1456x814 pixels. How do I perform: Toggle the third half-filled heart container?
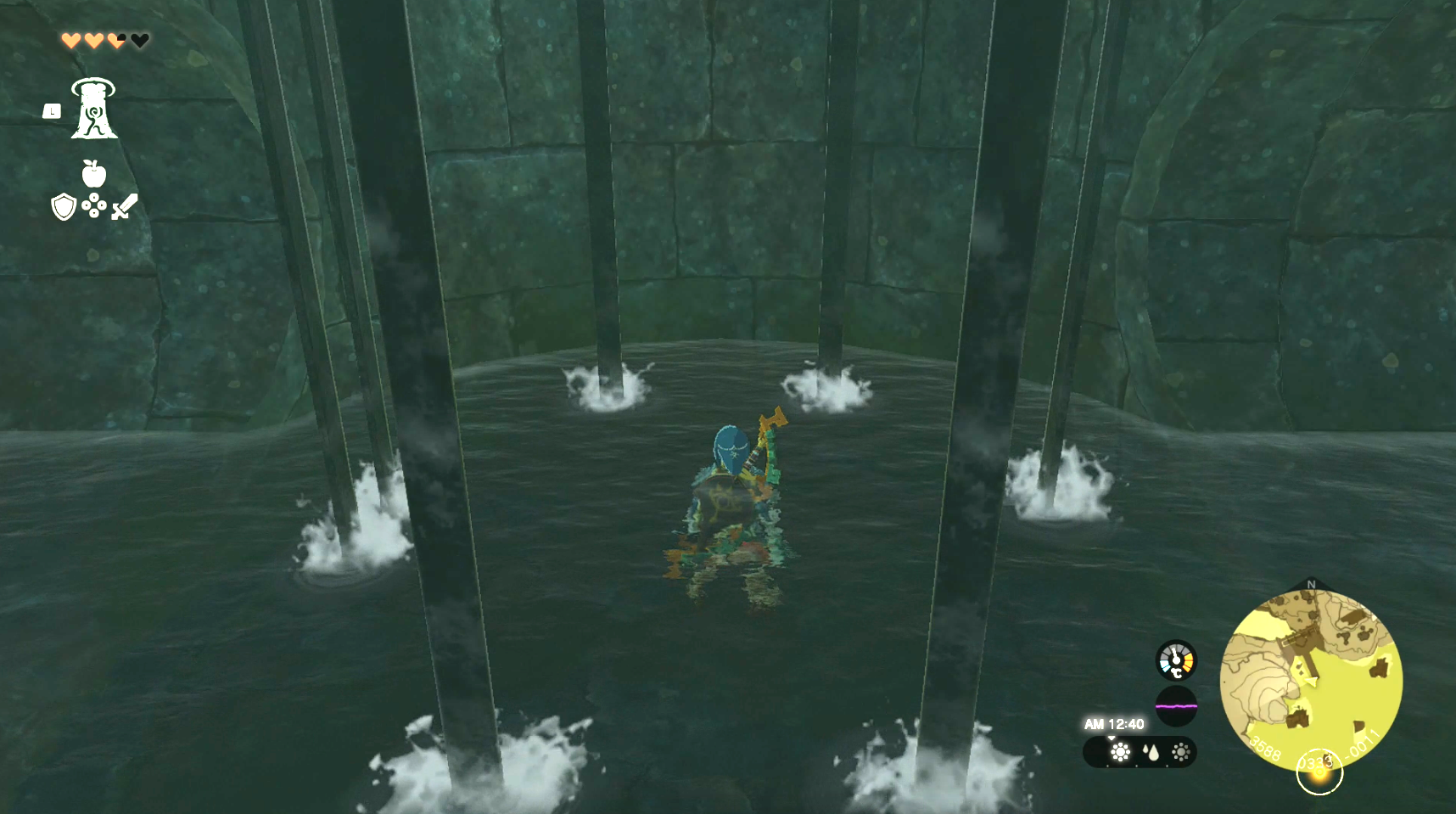115,40
